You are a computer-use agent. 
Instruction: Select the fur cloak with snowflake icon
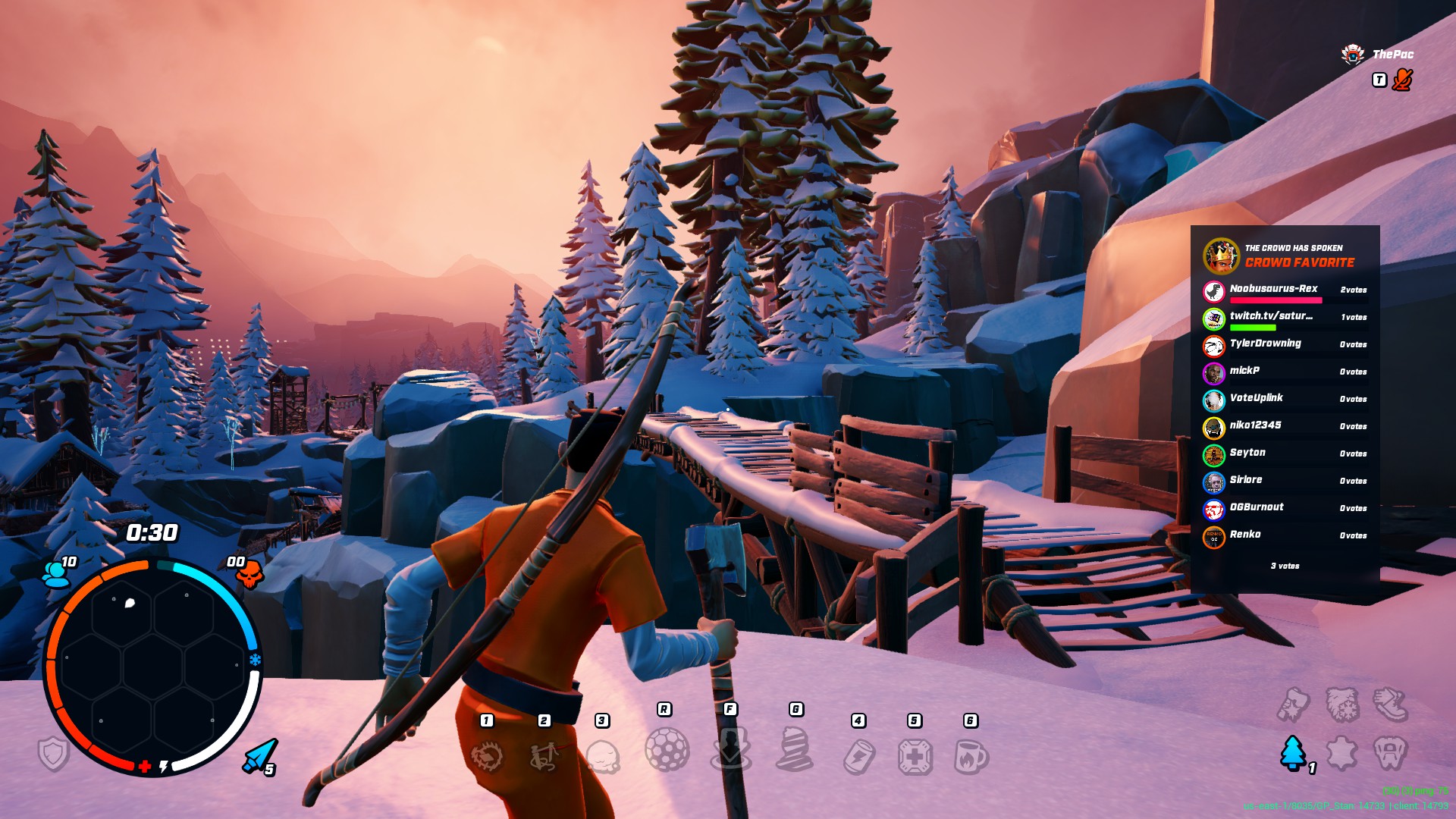(x=1341, y=704)
